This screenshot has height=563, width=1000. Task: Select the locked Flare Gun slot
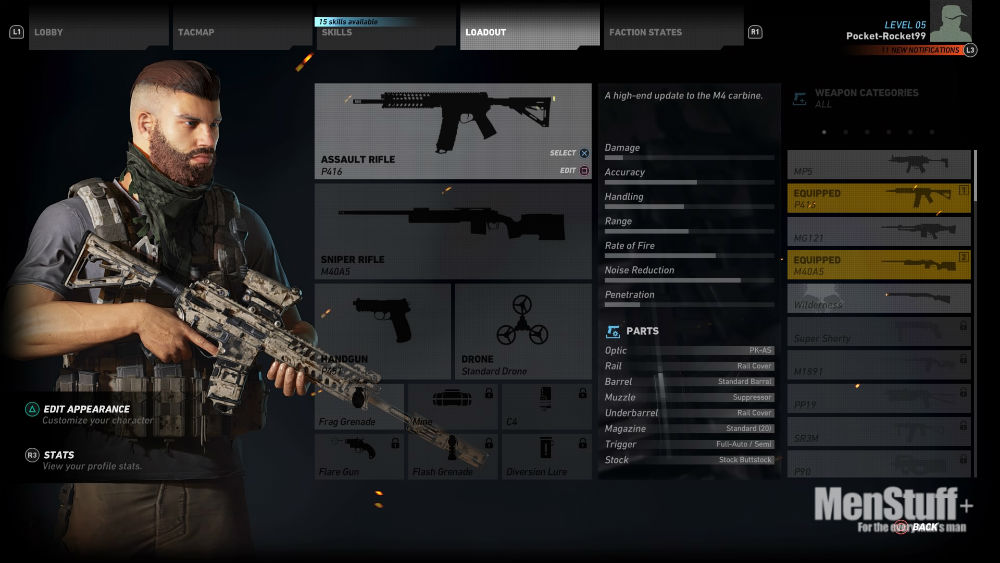click(x=360, y=456)
